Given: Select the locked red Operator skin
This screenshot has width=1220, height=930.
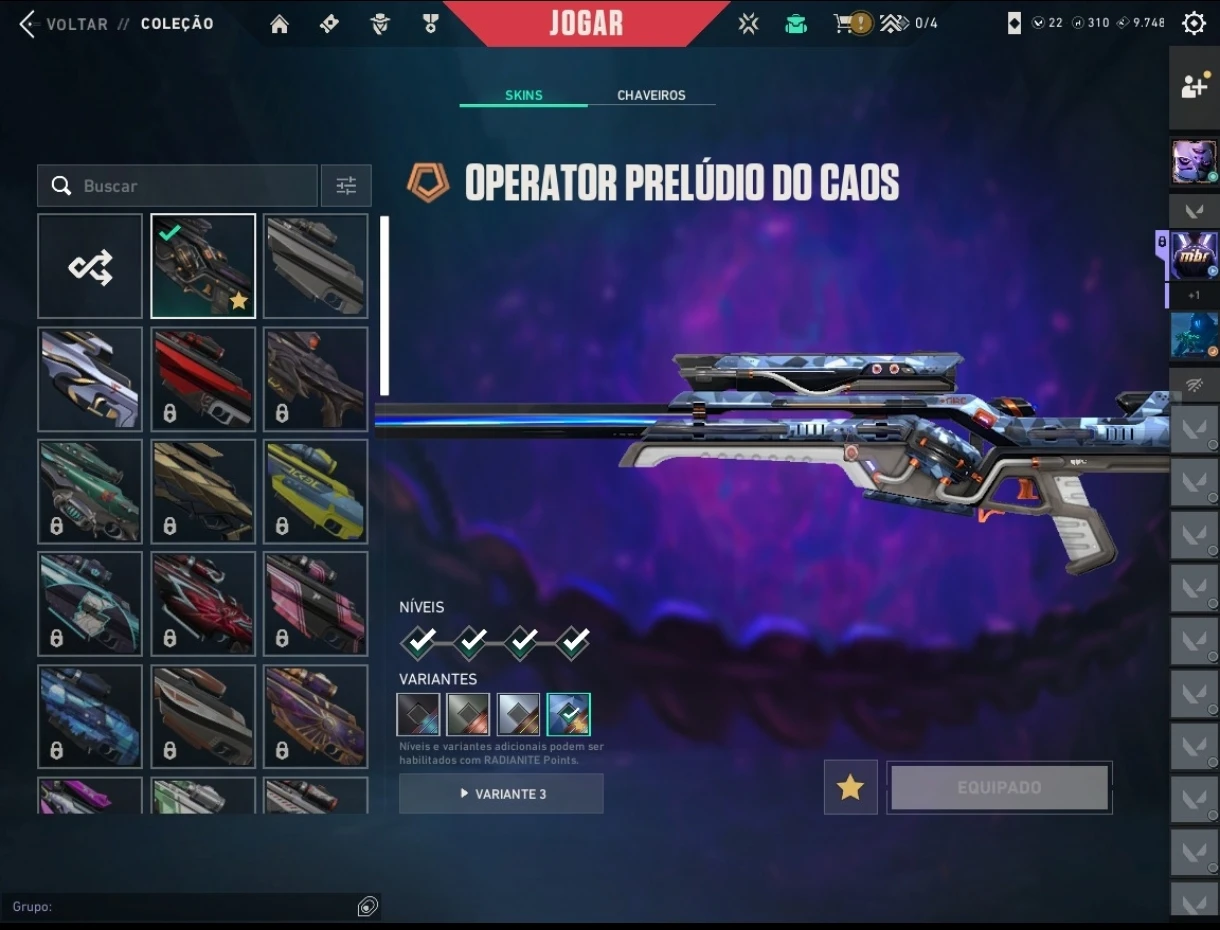Looking at the screenshot, I should (203, 379).
